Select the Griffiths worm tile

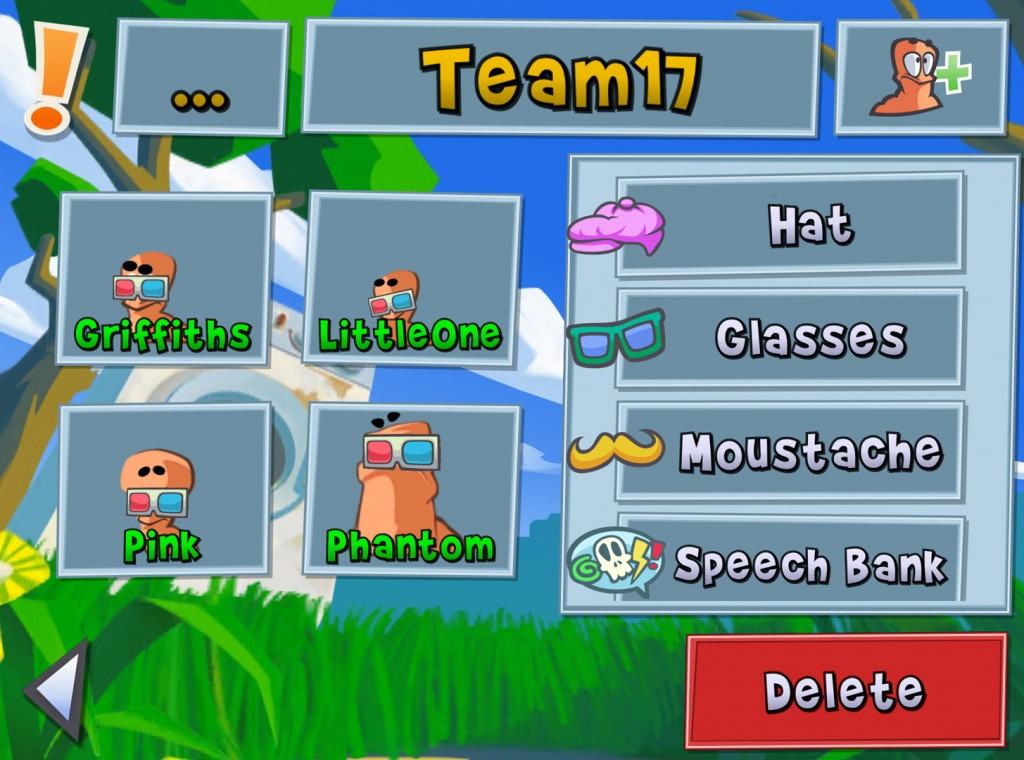pyautogui.click(x=165, y=279)
